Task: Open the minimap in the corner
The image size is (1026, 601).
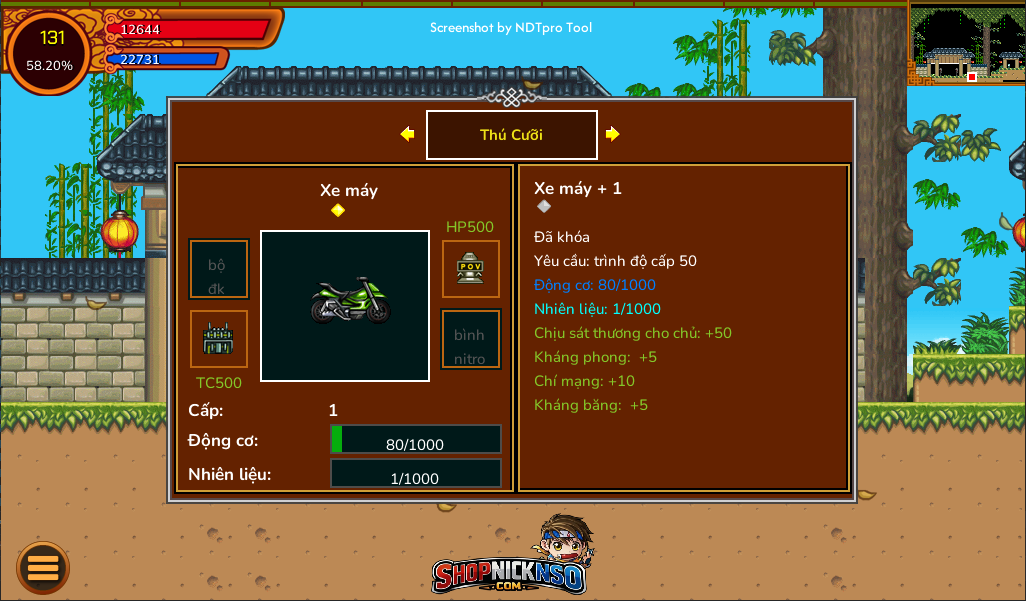Action: [966, 43]
